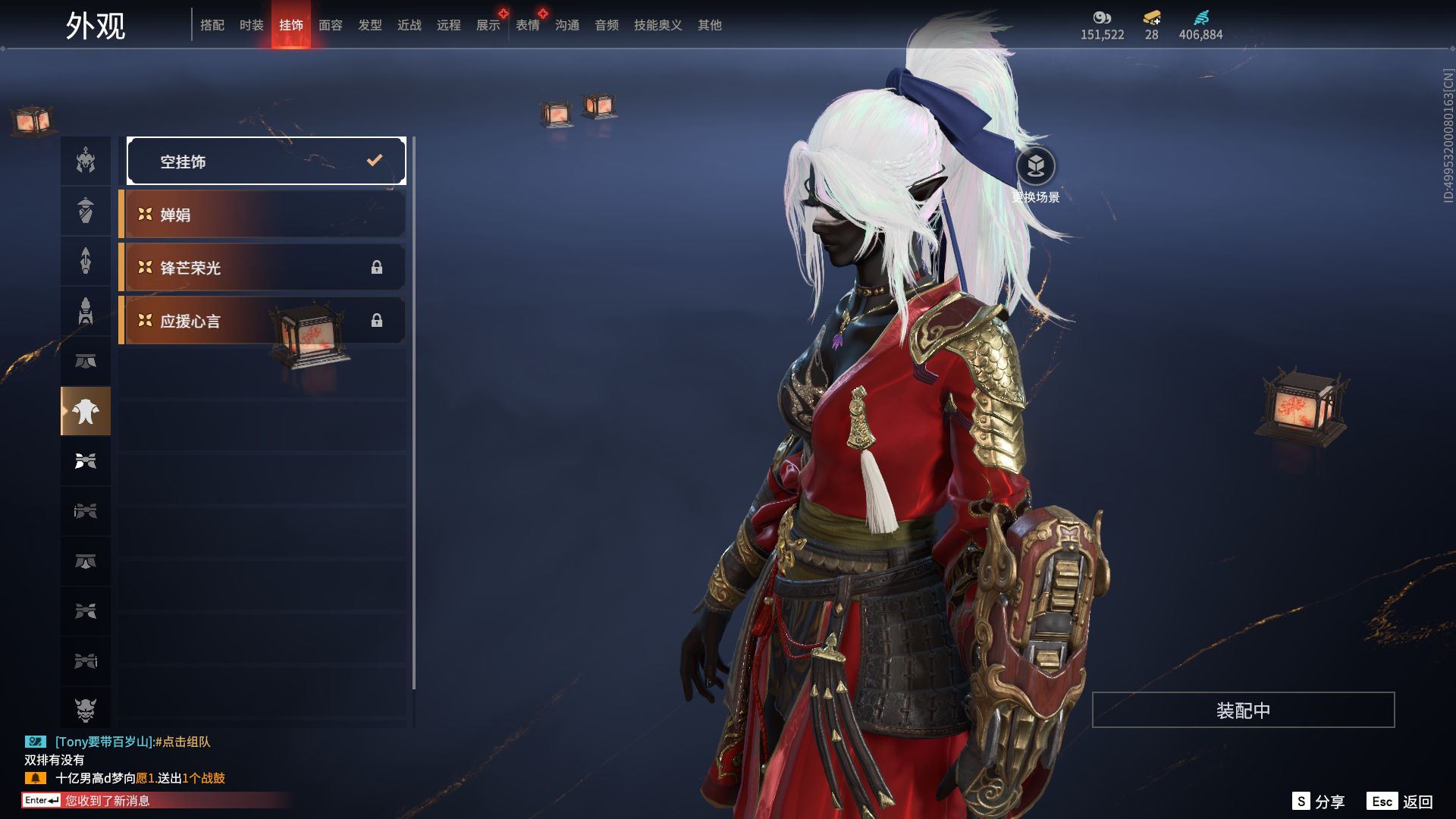Viewport: 1456px width, 819px height.
Task: Open the 近战 melee tab
Action: (x=409, y=25)
